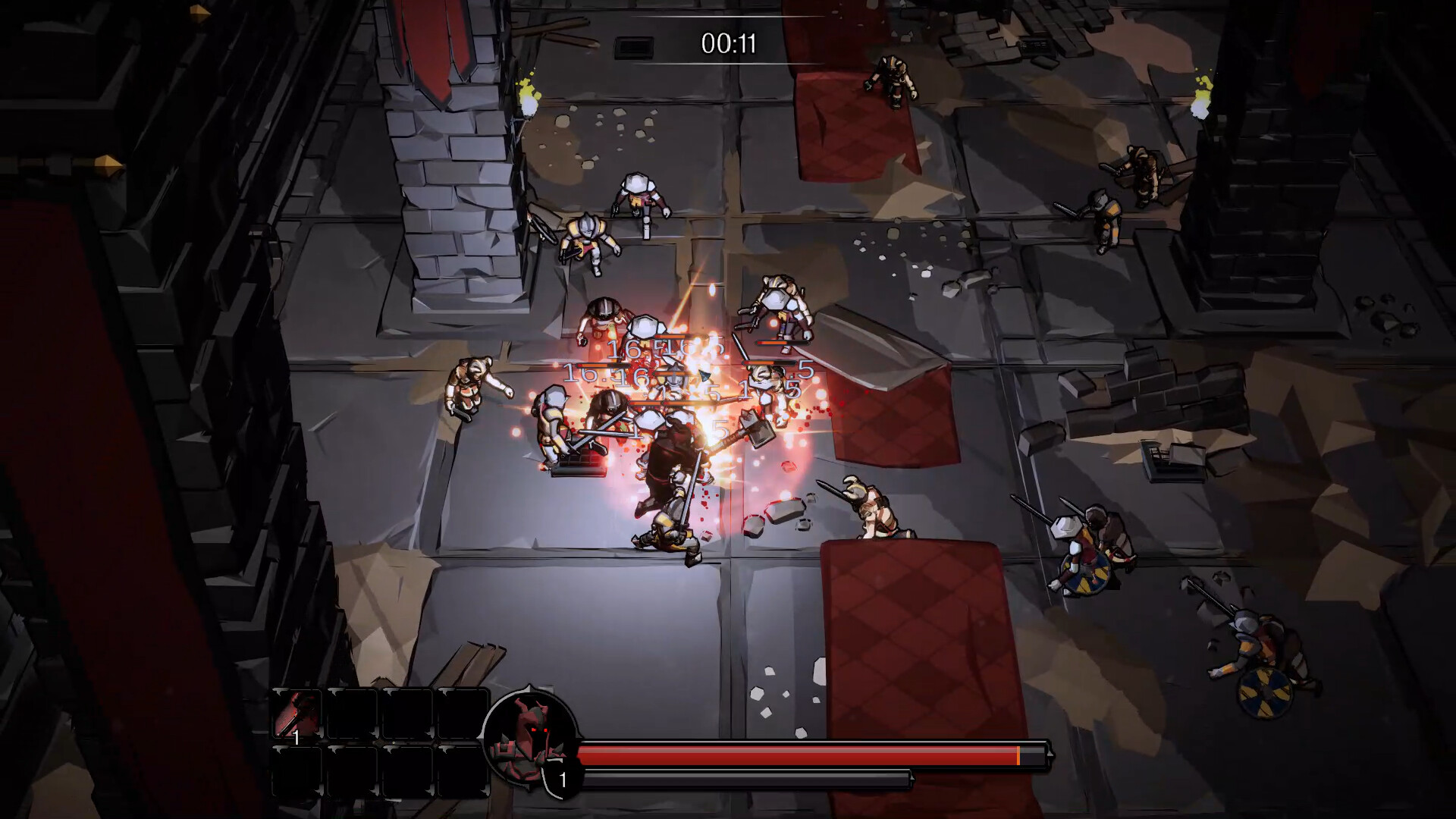This screenshot has height=819, width=1456.
Task: Click the second empty slot in the top hotbar row
Action: tap(351, 713)
